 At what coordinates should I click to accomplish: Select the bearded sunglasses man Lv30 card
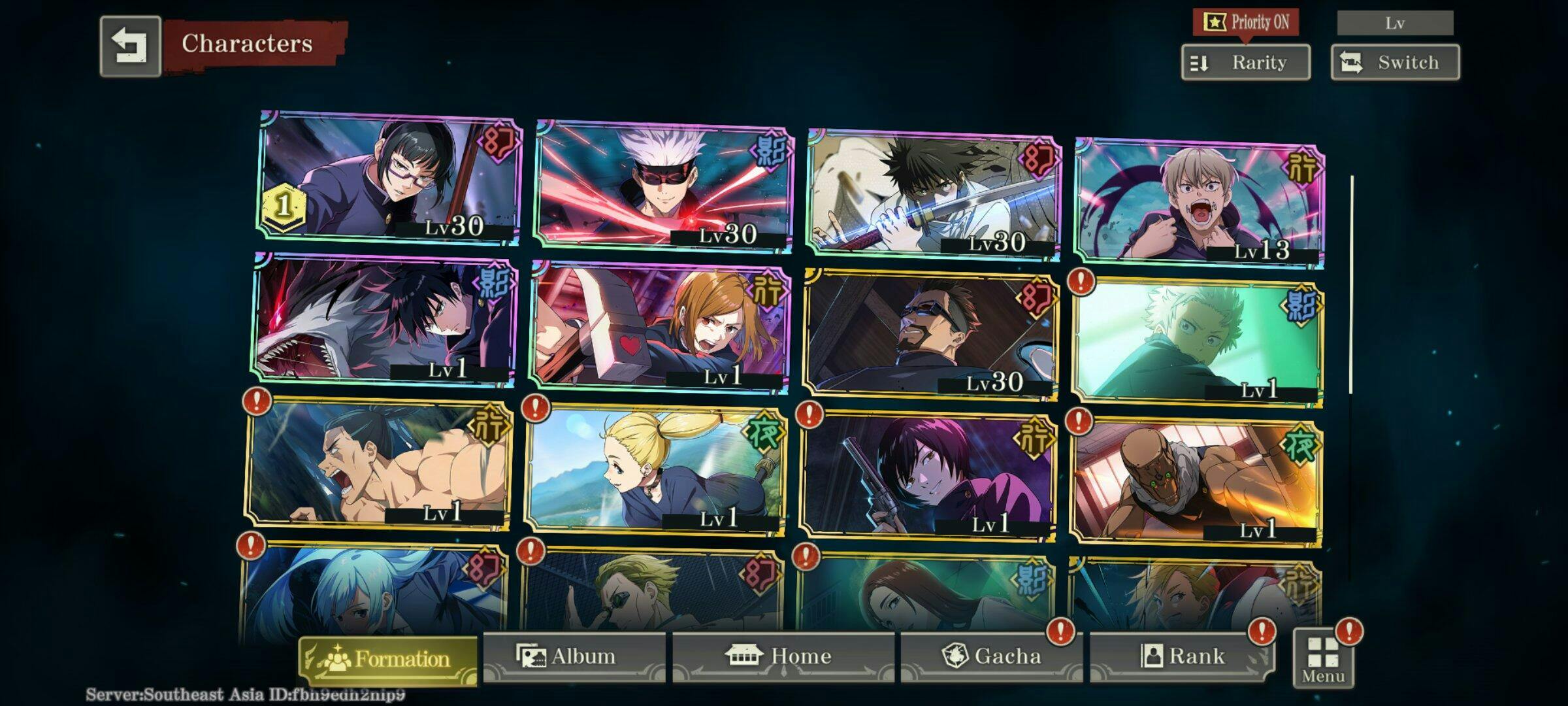(931, 334)
